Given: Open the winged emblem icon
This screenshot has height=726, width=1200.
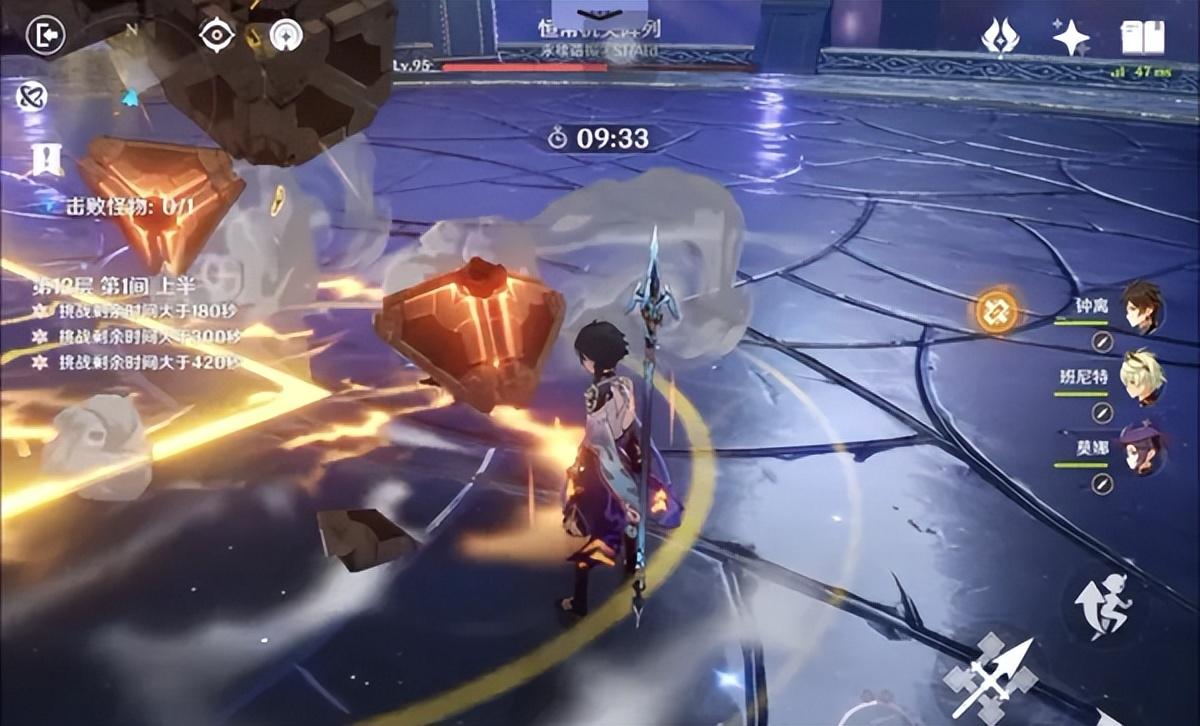Looking at the screenshot, I should (999, 38).
